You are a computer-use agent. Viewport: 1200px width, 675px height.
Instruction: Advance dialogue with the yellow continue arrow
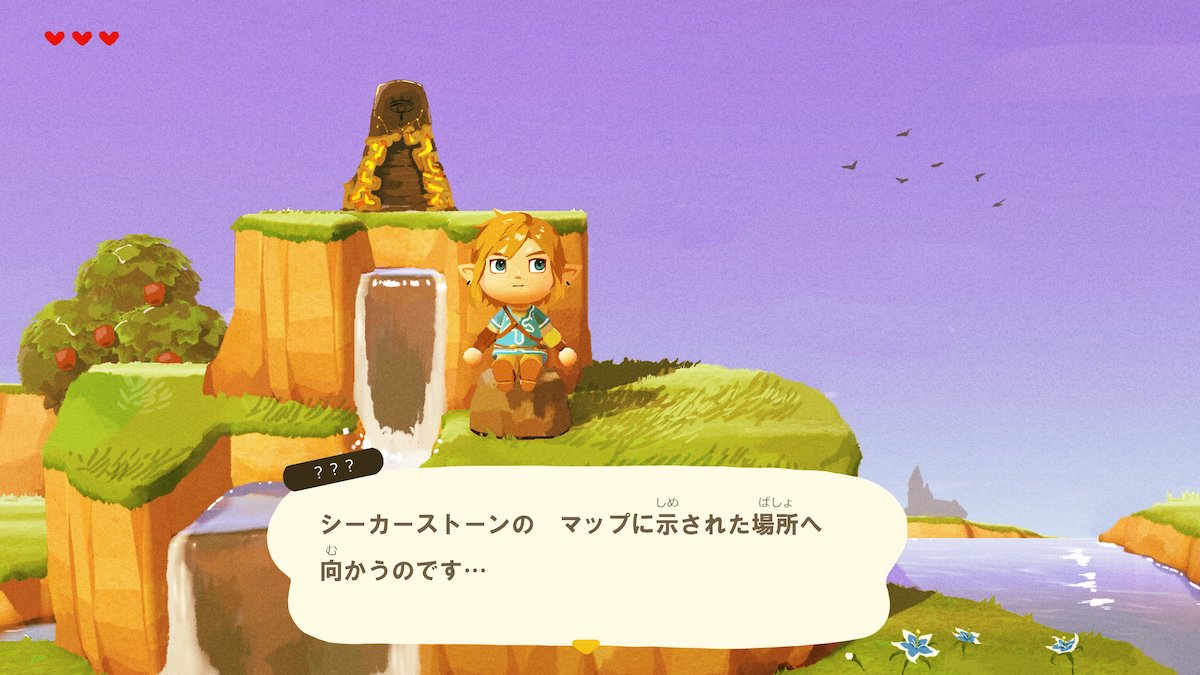point(586,646)
